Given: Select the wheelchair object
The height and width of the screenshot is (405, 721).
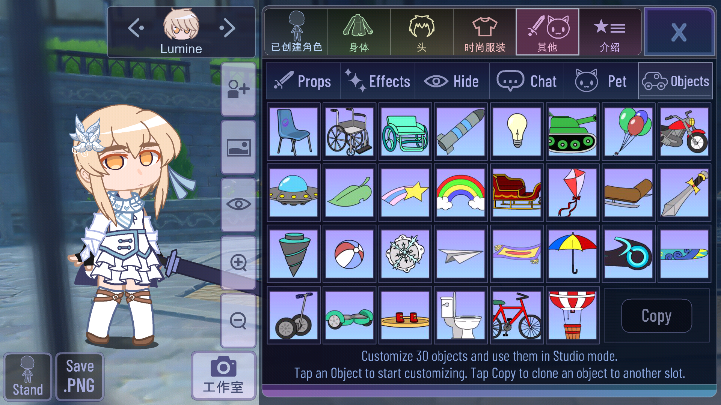Looking at the screenshot, I should [x=350, y=131].
